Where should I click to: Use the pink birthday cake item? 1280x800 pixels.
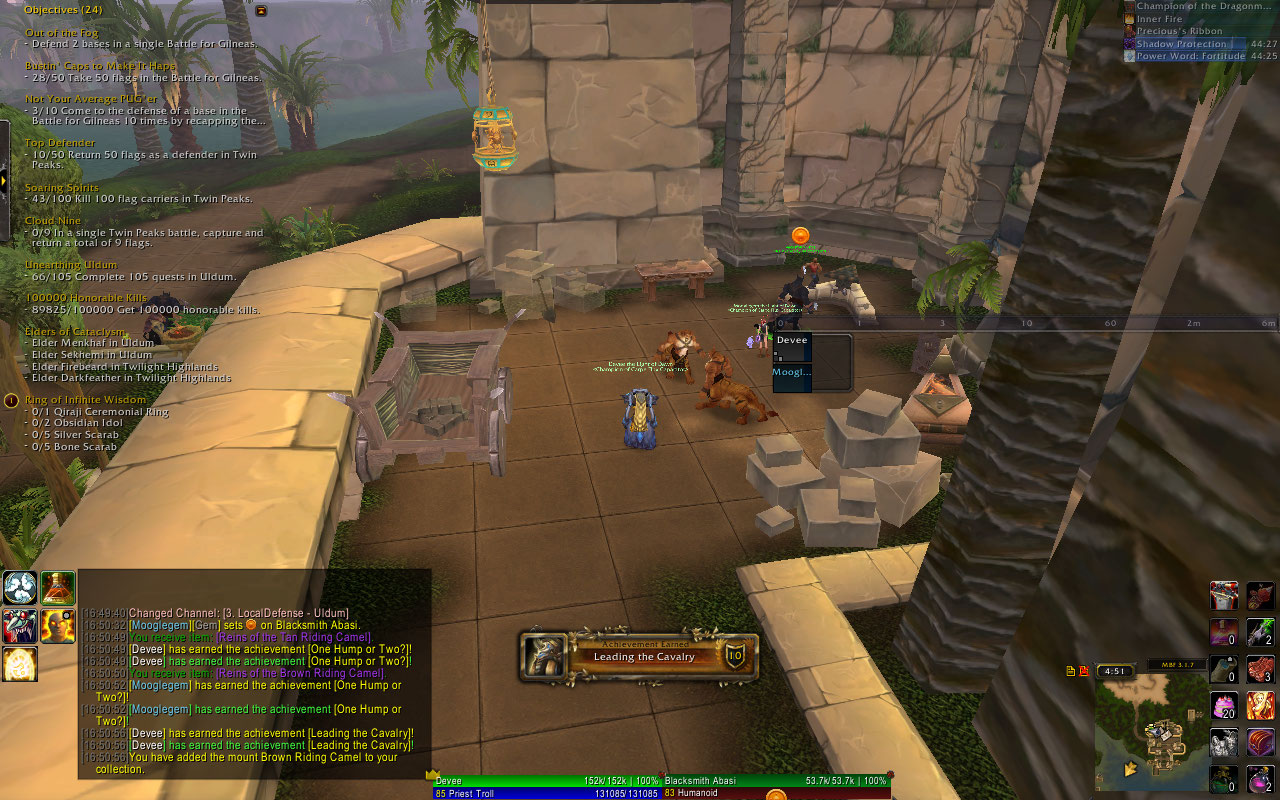[x=1224, y=708]
